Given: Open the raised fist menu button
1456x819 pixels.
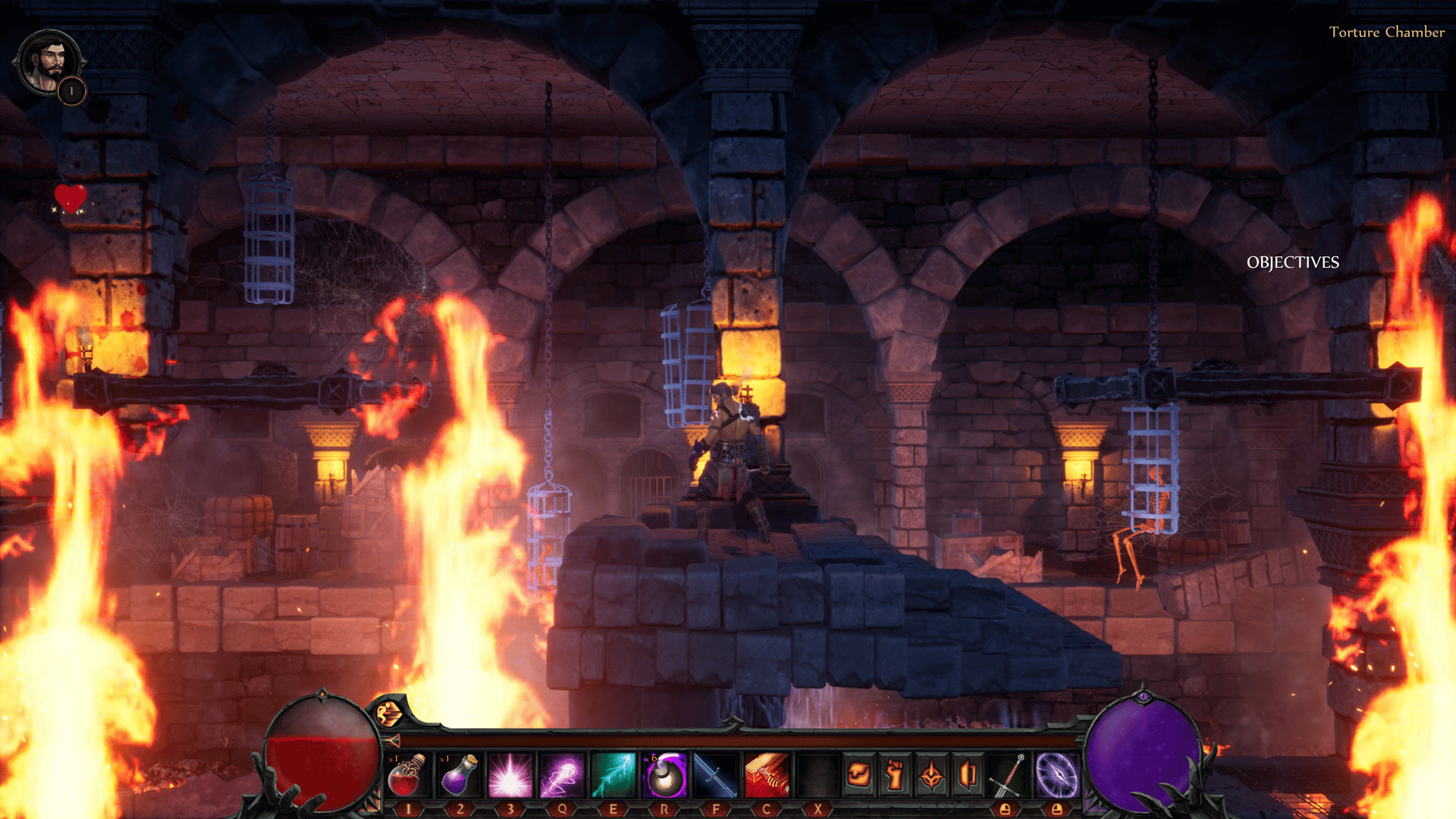Looking at the screenshot, I should (895, 775).
